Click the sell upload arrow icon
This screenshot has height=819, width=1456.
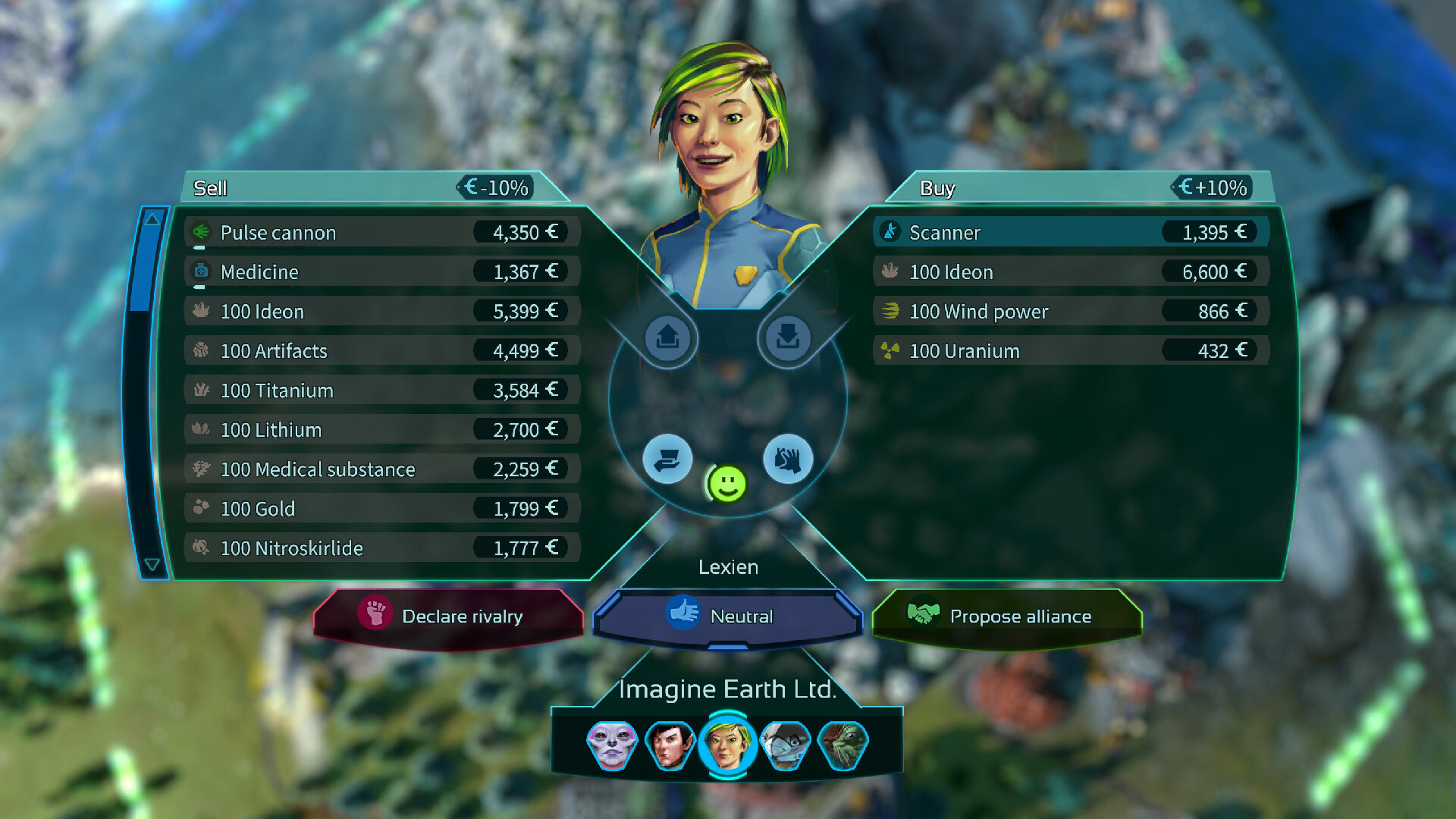click(667, 337)
